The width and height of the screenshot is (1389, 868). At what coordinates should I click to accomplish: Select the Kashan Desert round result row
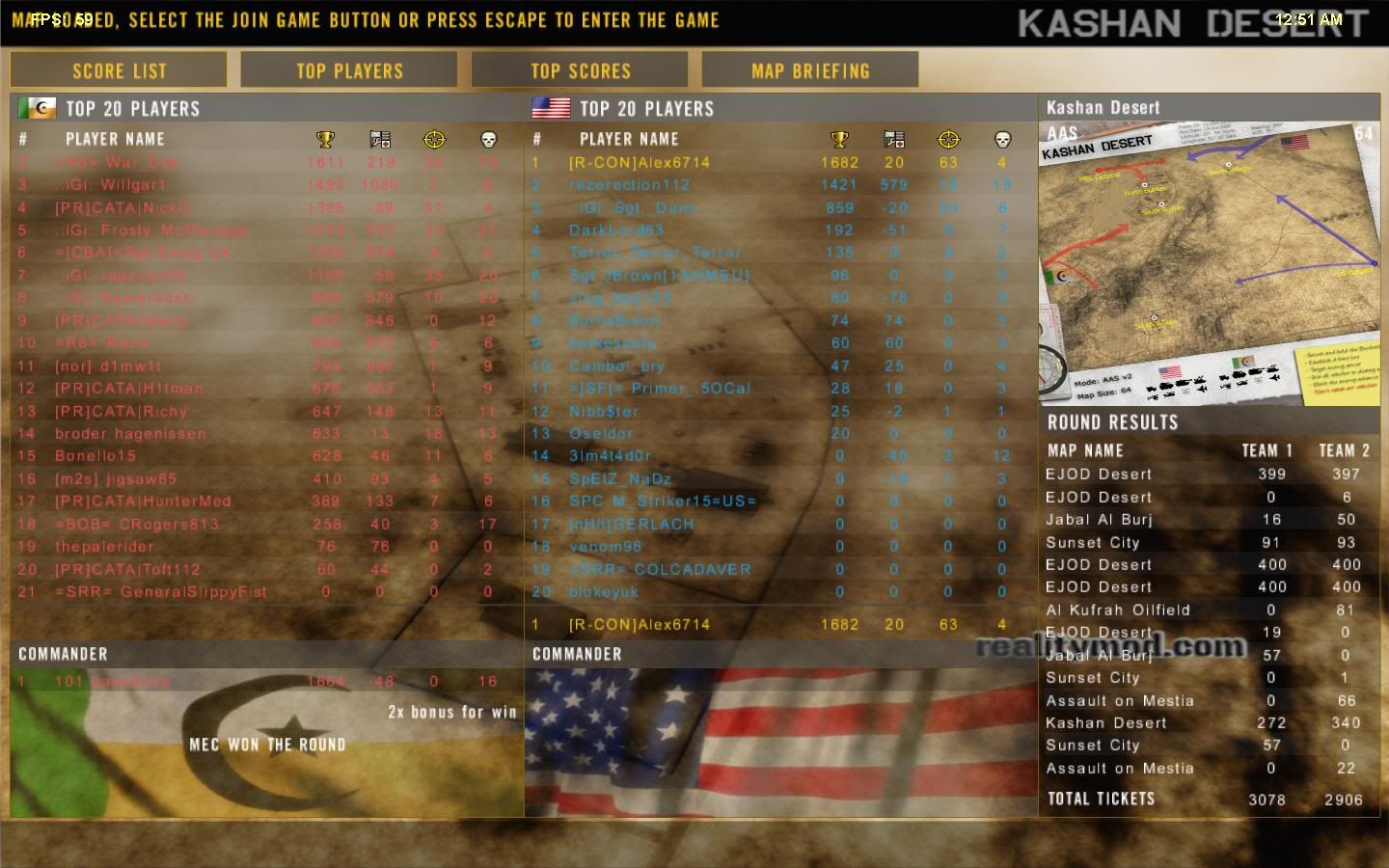click(1106, 723)
